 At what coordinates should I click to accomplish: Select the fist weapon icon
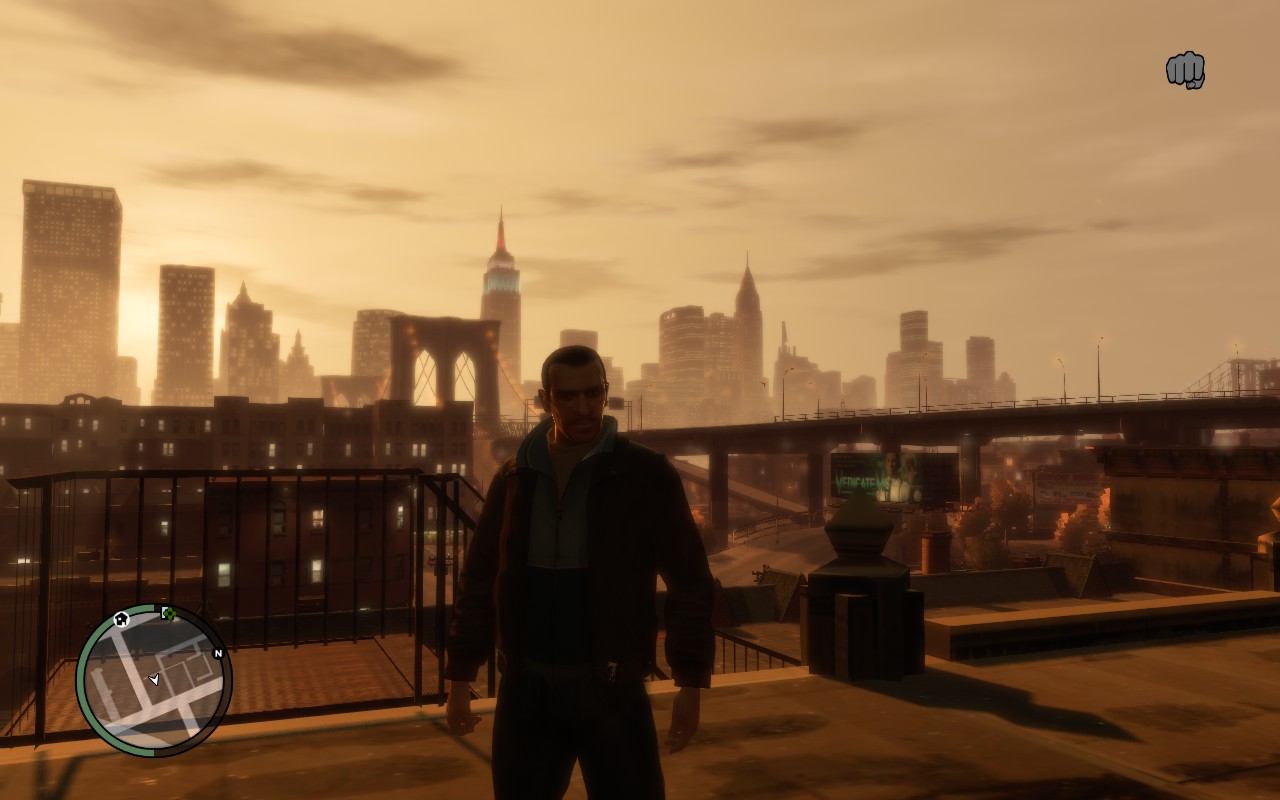click(x=1185, y=70)
